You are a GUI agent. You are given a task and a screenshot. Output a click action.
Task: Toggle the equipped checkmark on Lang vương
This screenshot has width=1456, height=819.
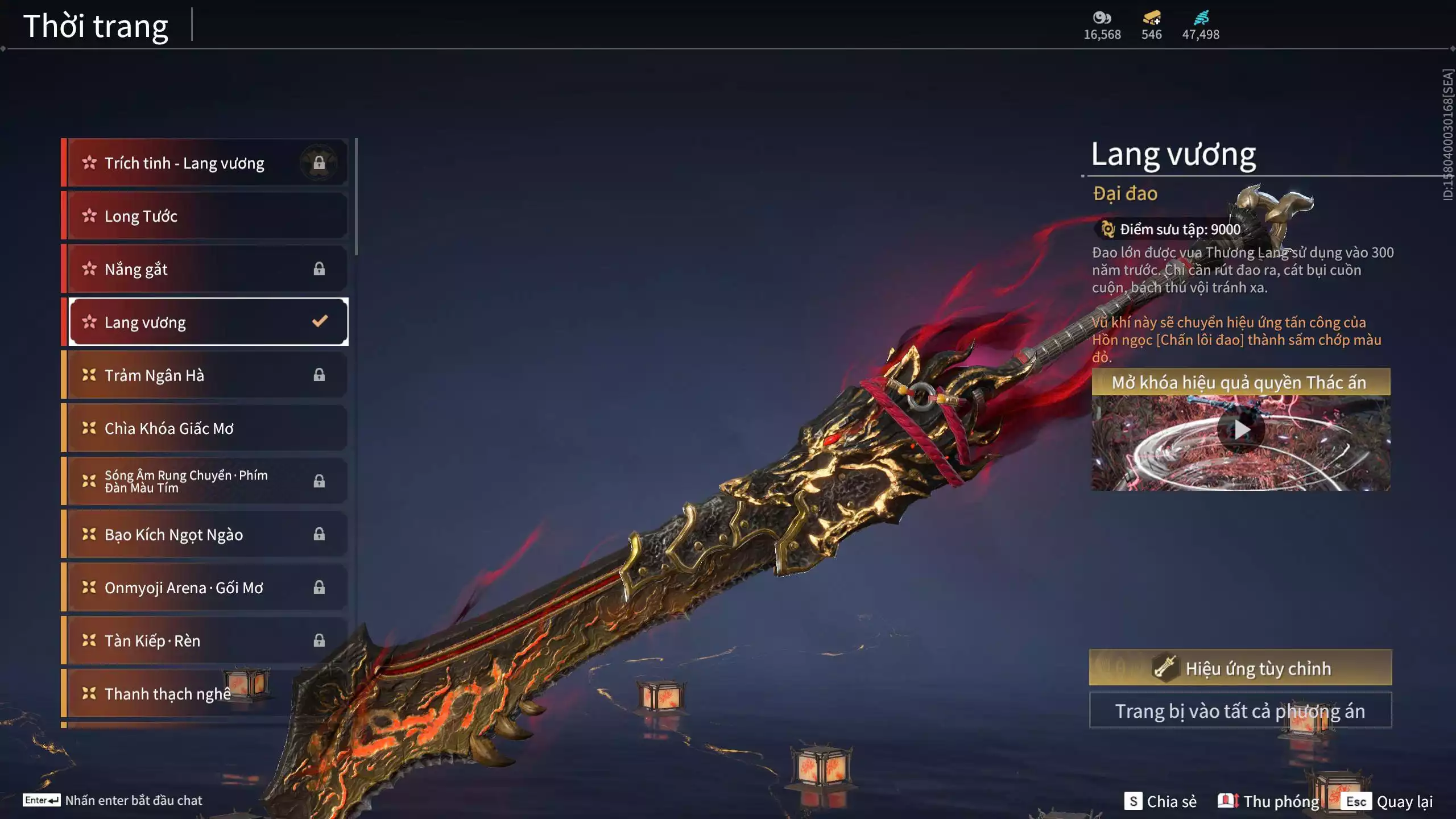pos(320,322)
